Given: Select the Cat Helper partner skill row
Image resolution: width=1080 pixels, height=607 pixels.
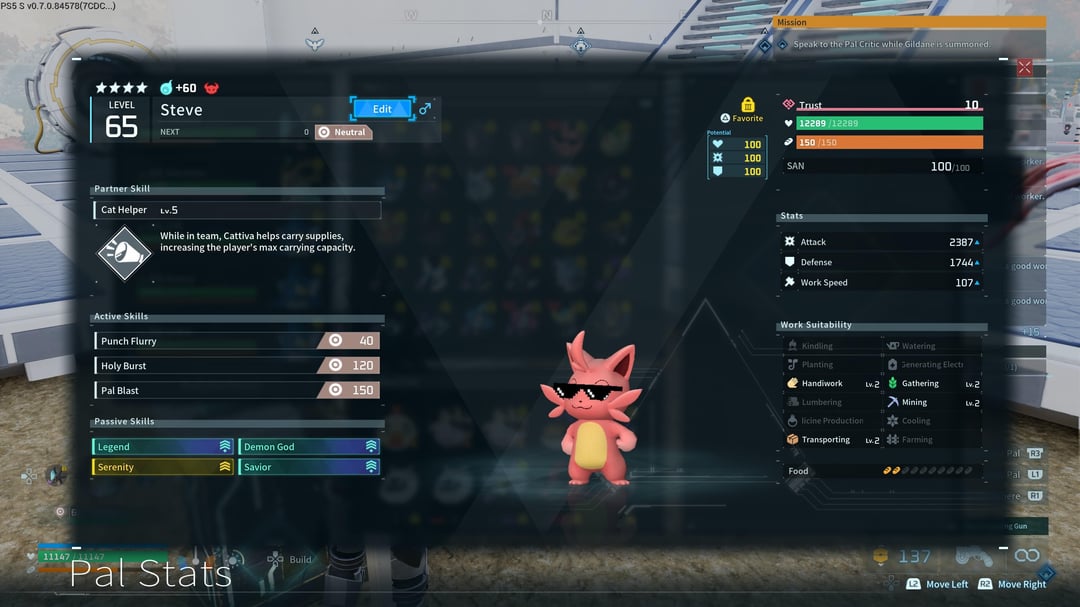Looking at the screenshot, I should (237, 210).
